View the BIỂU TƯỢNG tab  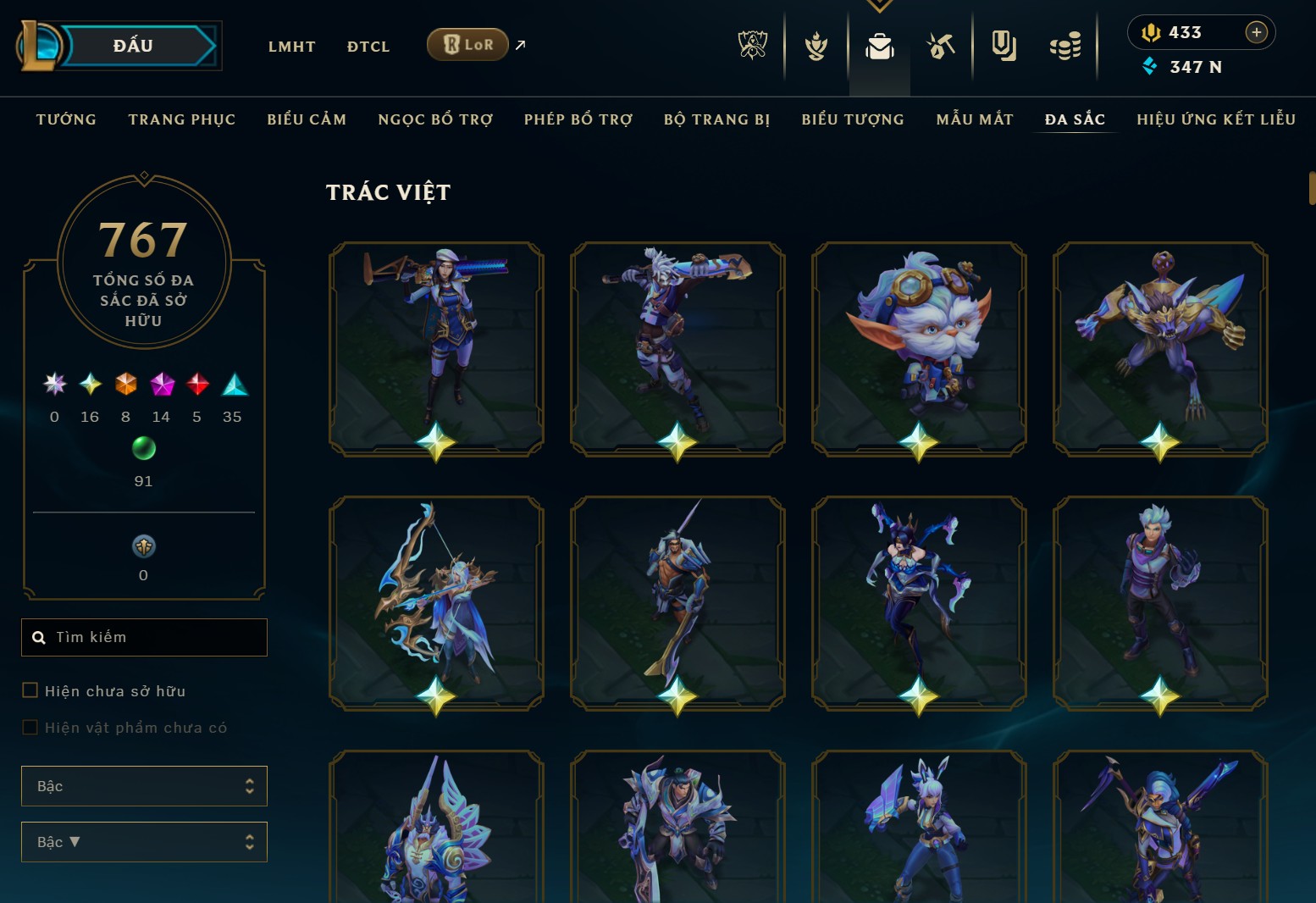click(853, 119)
